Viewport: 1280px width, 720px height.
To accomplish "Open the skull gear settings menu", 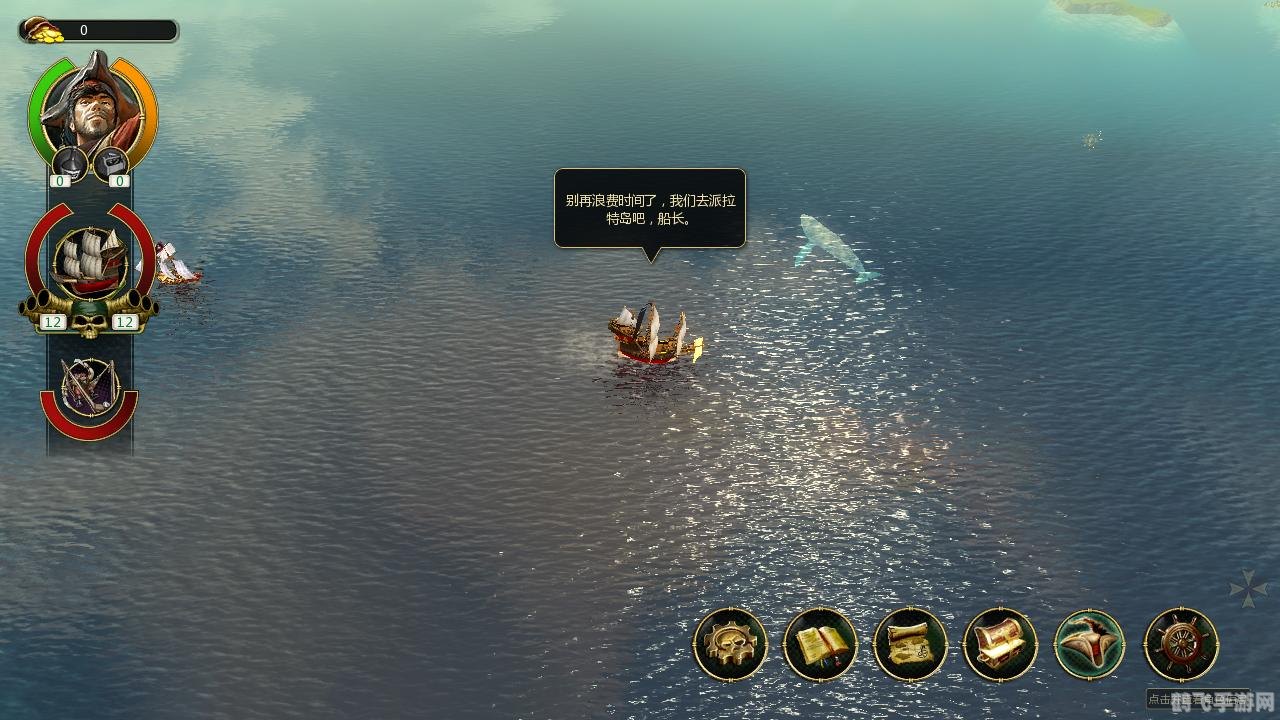I will tap(730, 645).
